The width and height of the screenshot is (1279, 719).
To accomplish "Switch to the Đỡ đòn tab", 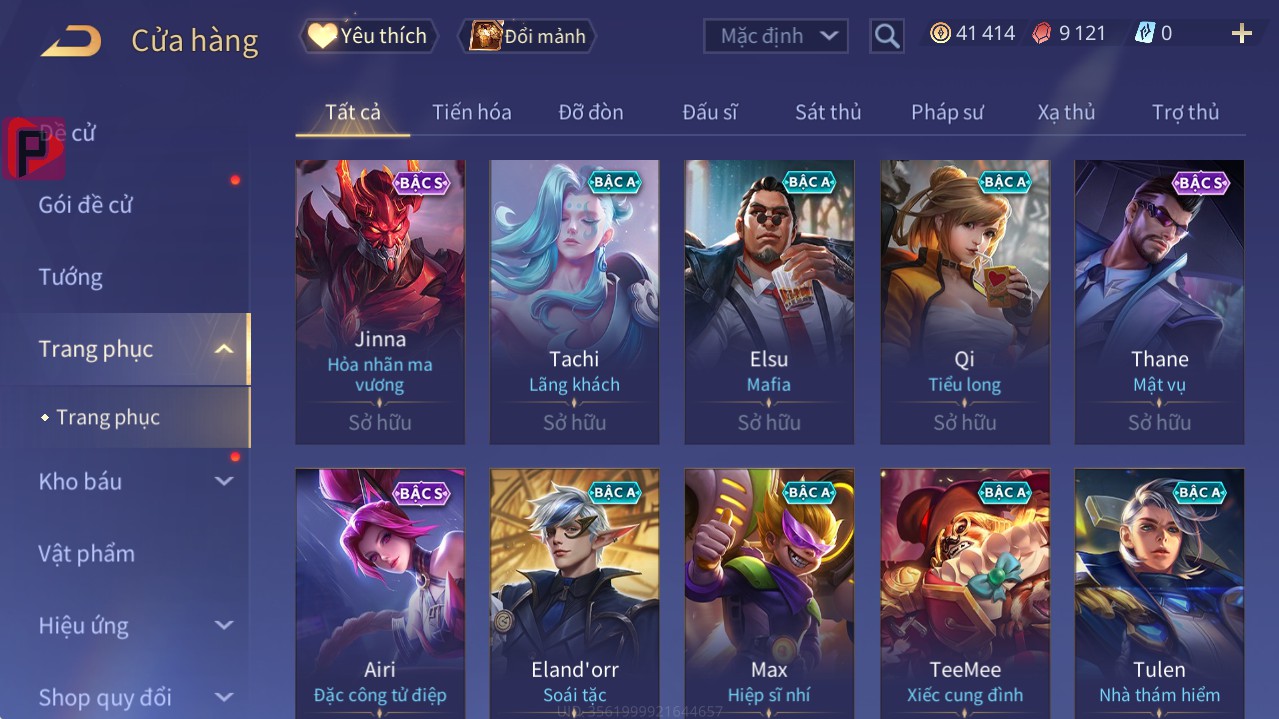I will [591, 112].
